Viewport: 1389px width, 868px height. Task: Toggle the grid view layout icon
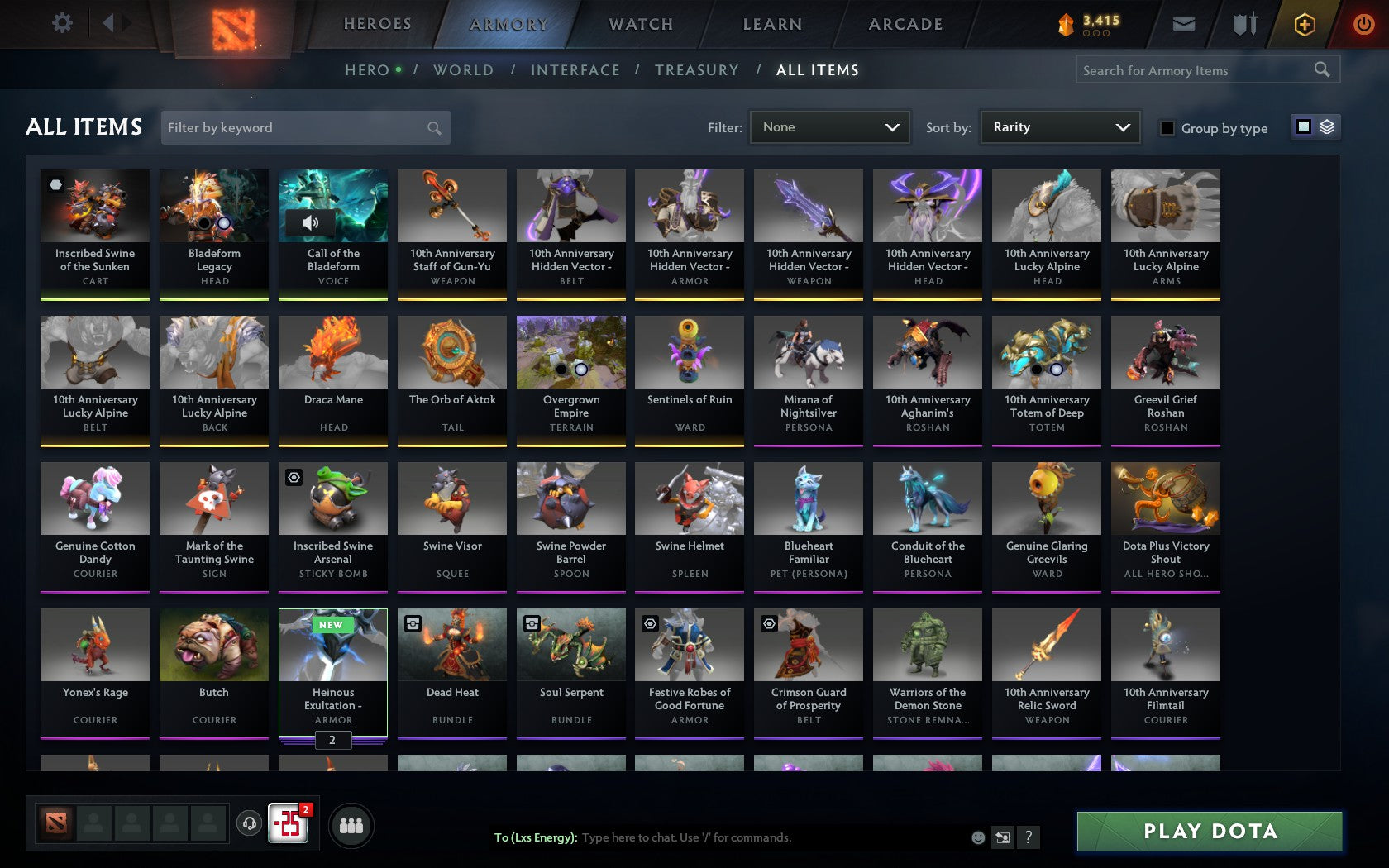tap(1303, 126)
